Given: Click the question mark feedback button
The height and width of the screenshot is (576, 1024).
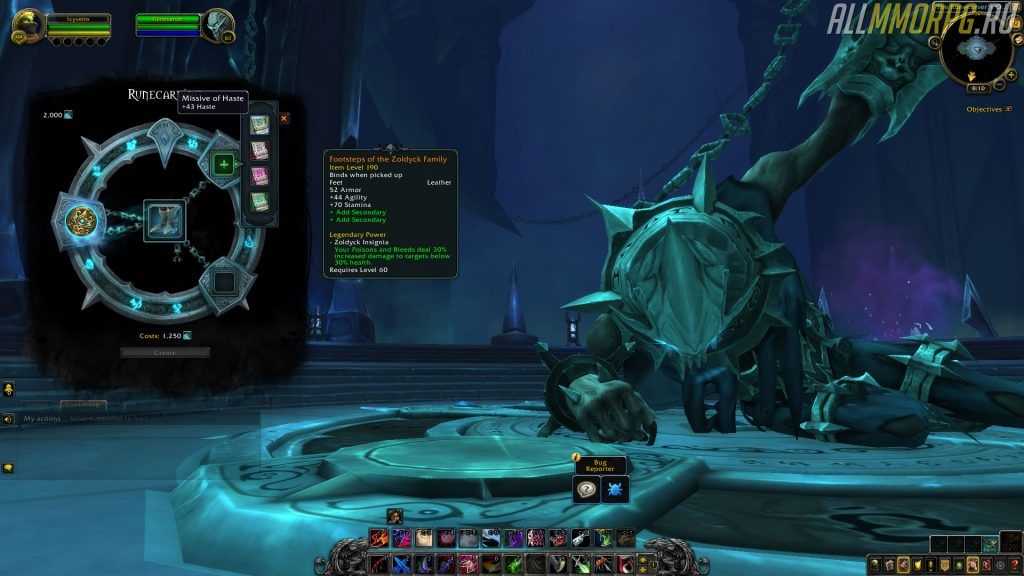Looking at the screenshot, I should tap(587, 488).
